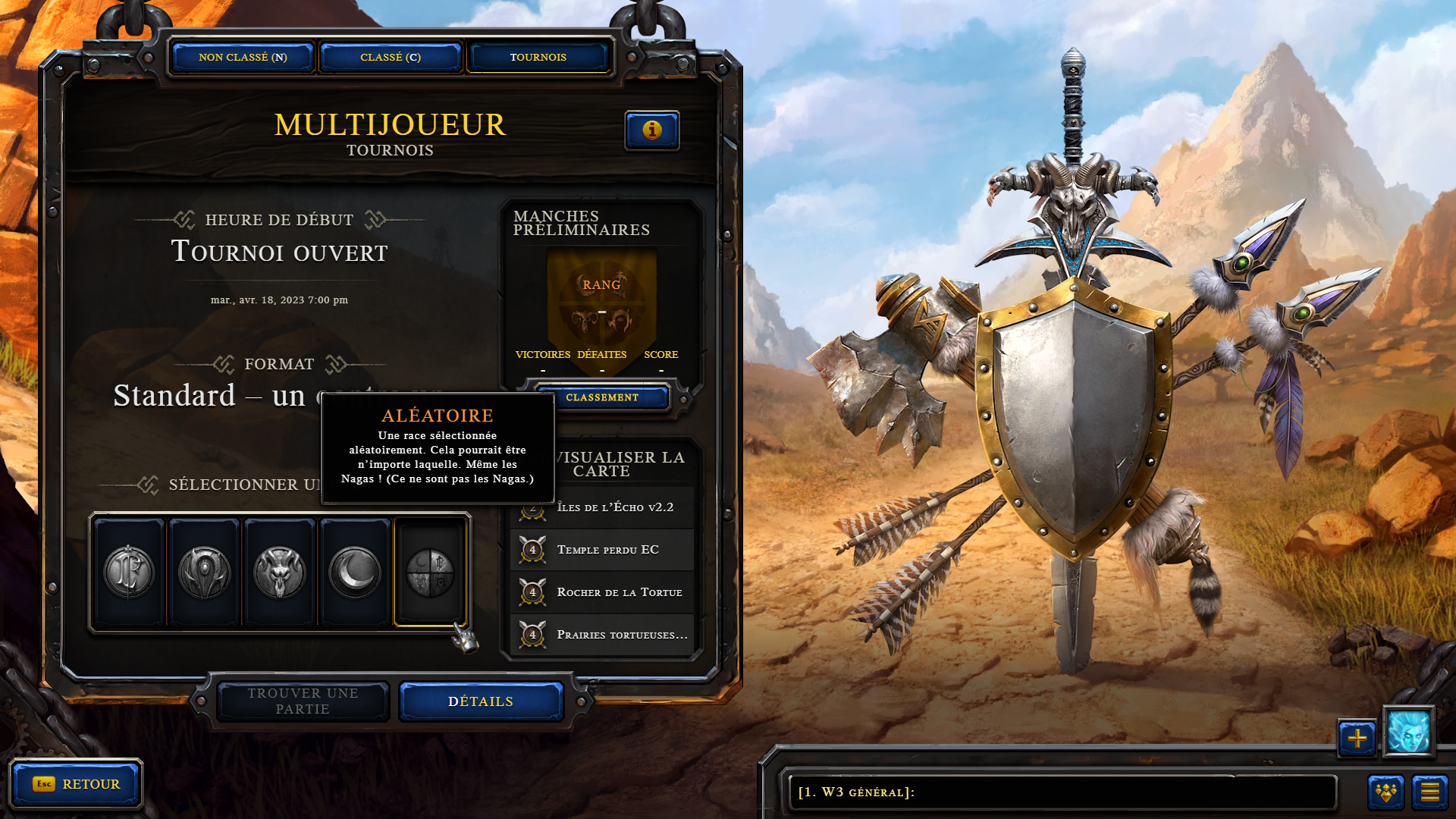Select the Tournois tab
Image resolution: width=1456 pixels, height=819 pixels.
pos(538,58)
